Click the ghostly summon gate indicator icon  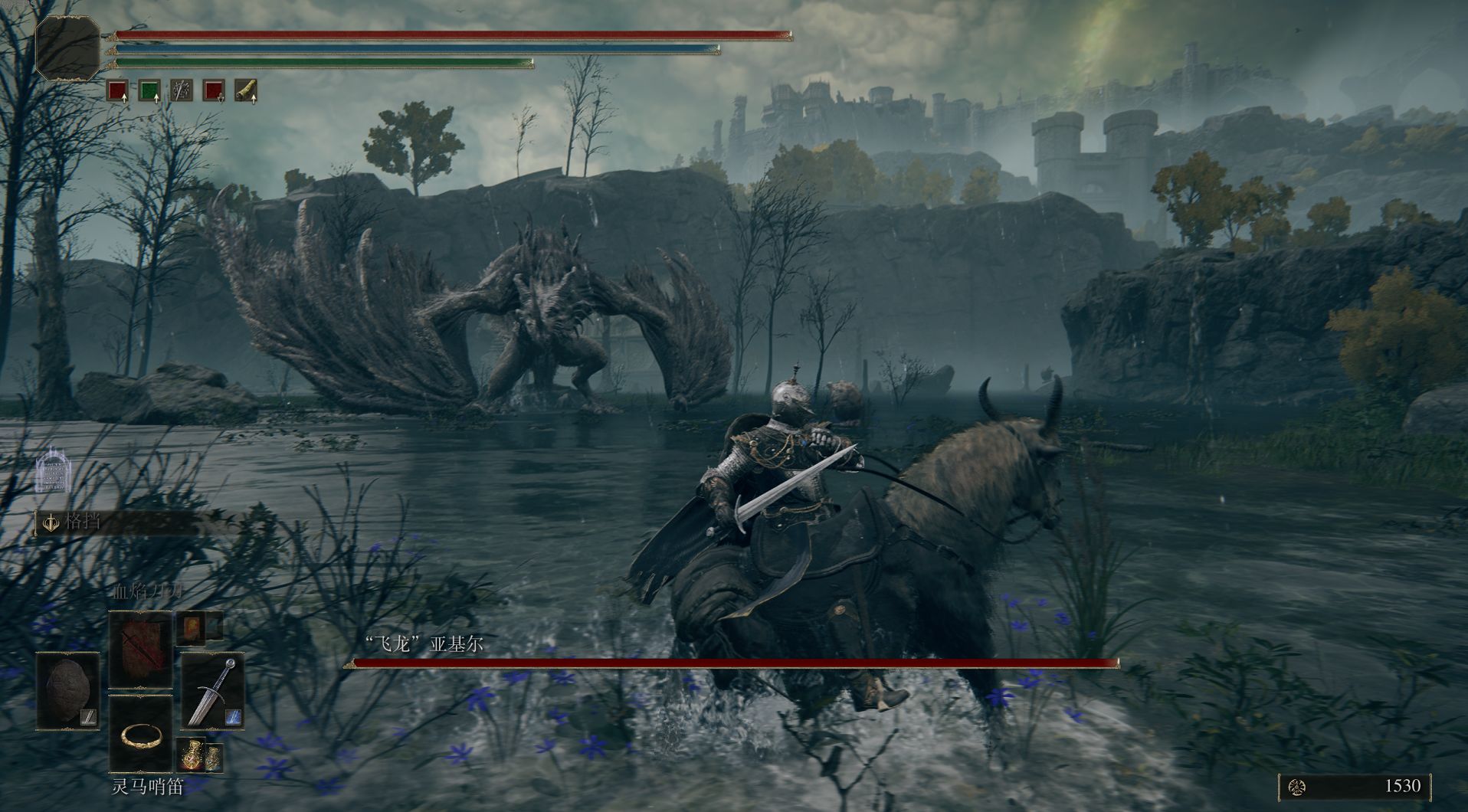(x=53, y=469)
